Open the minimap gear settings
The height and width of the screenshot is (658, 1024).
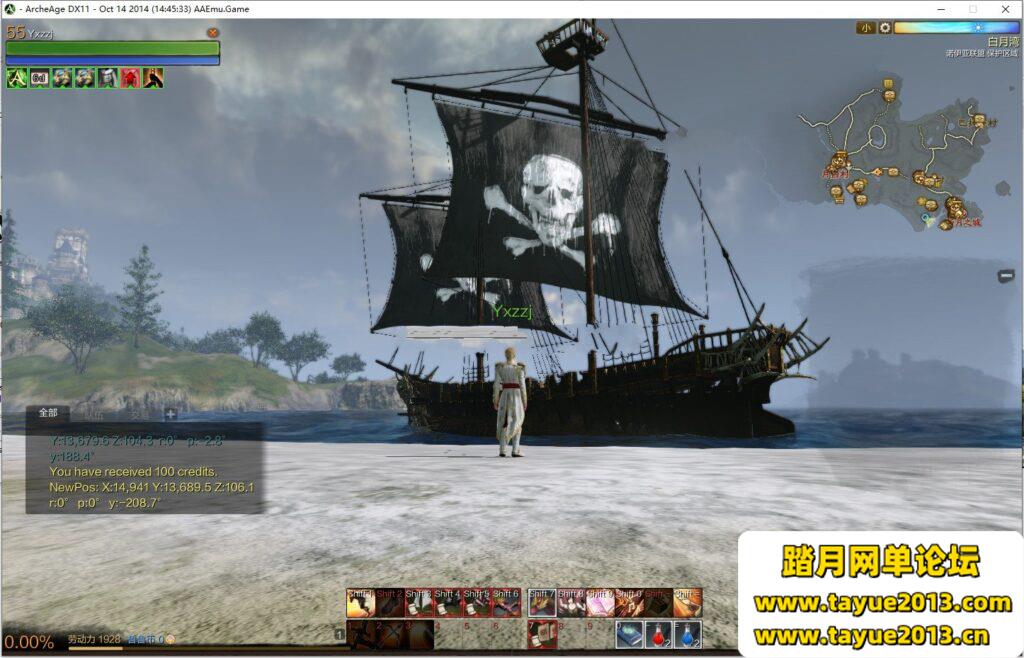point(885,28)
